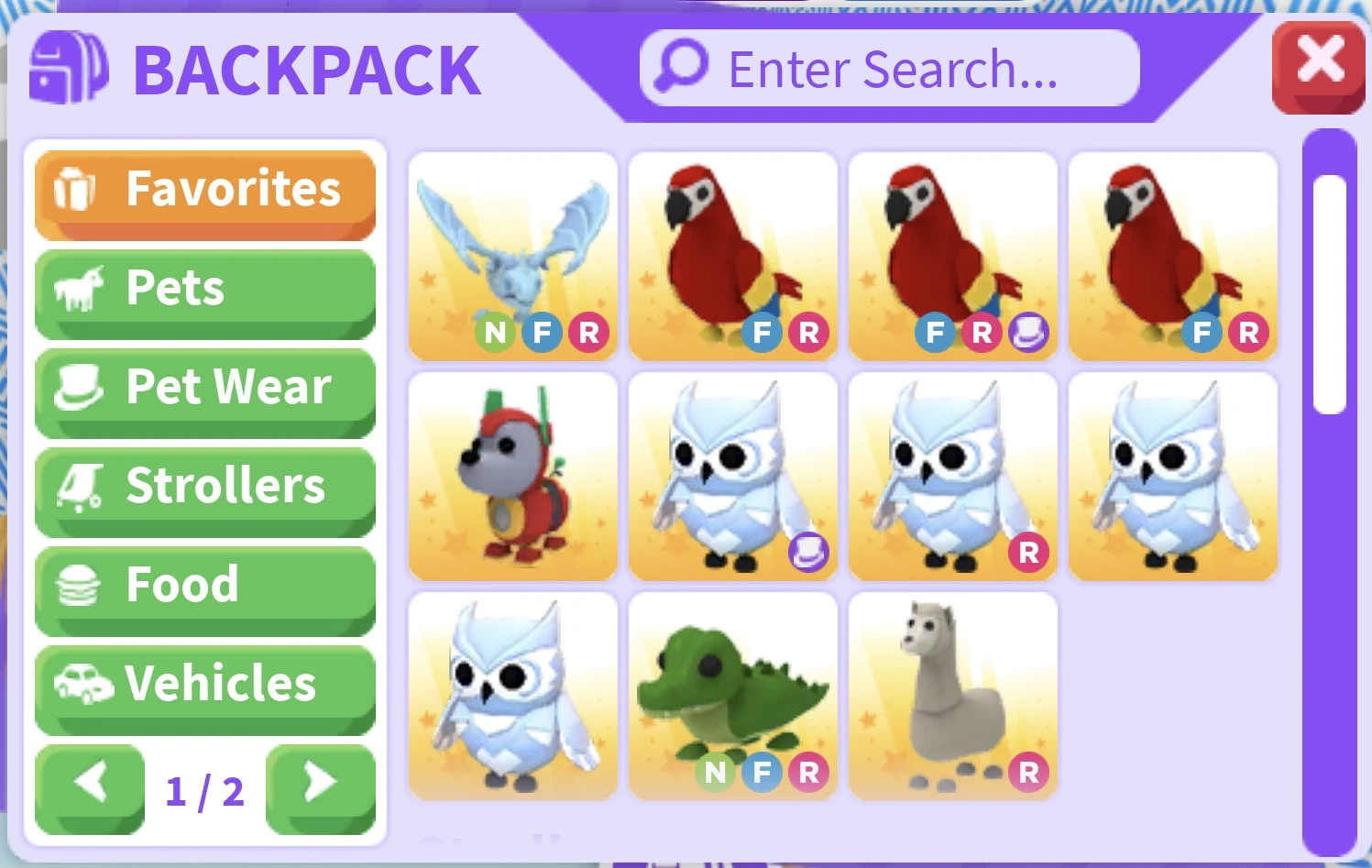1372x868 pixels.
Task: Click the hat badge on the second parrot
Action: tap(1030, 333)
